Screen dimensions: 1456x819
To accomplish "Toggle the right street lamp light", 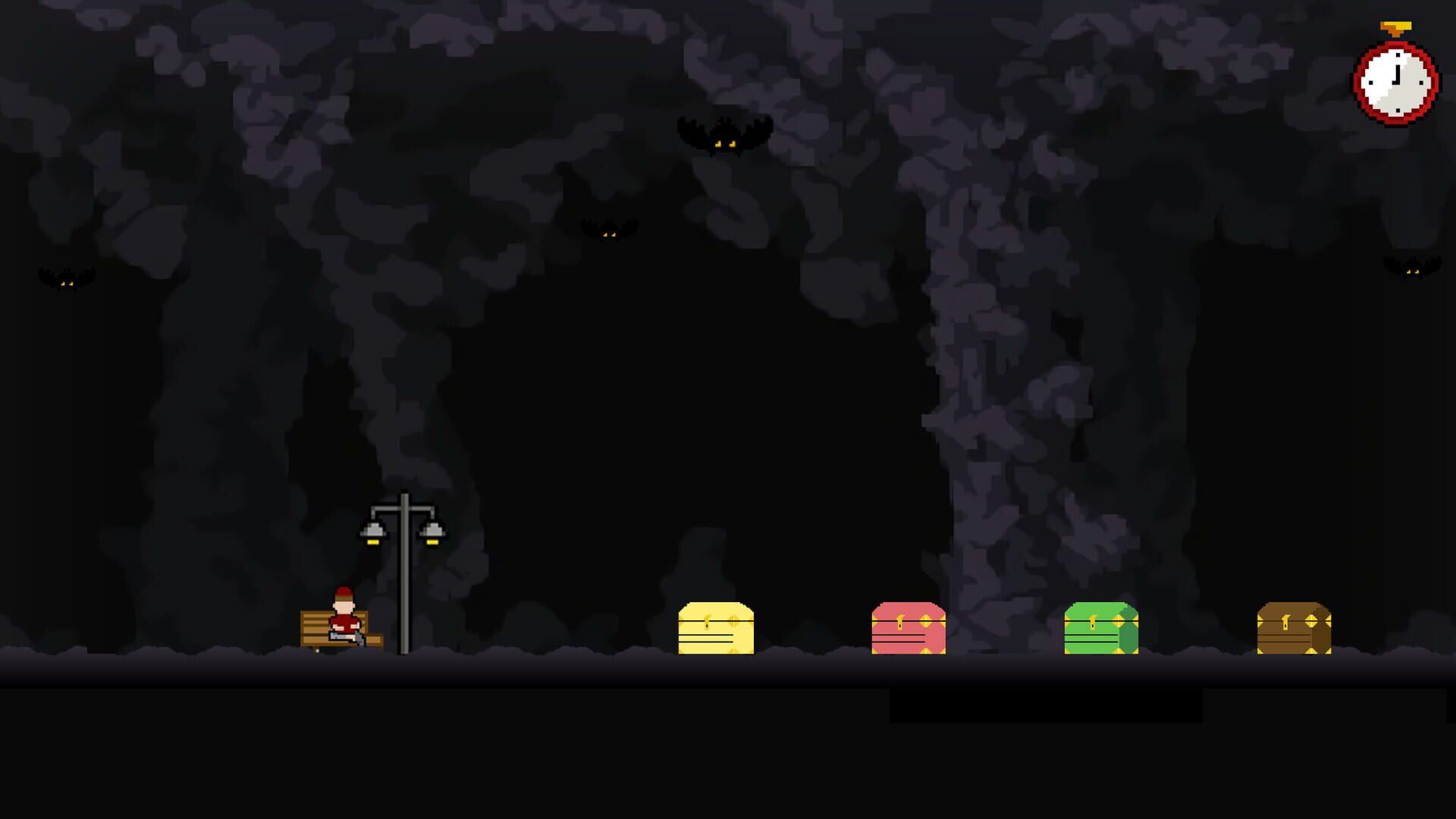I will pos(433,538).
